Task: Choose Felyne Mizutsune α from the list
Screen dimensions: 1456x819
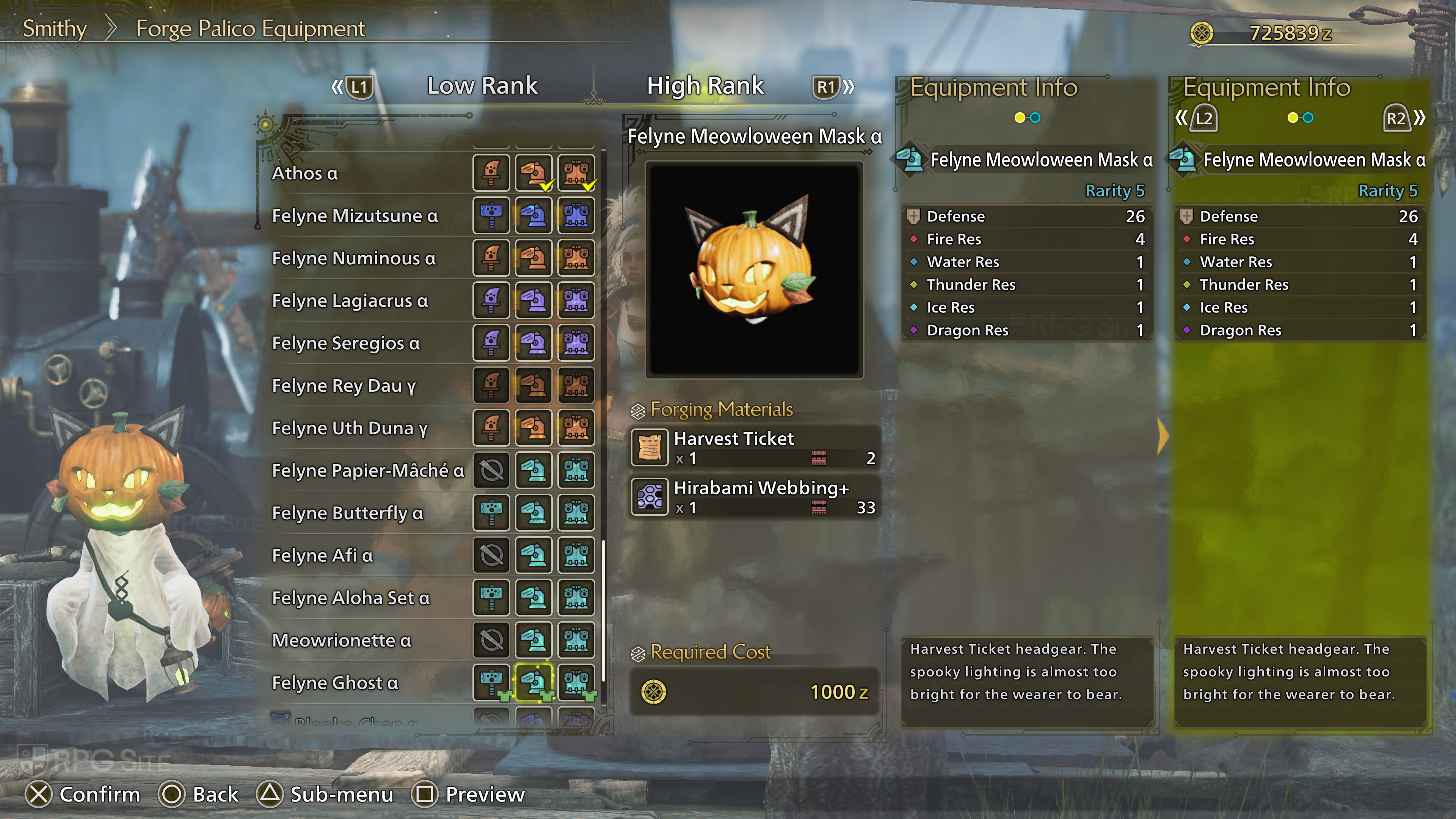Action: point(355,215)
